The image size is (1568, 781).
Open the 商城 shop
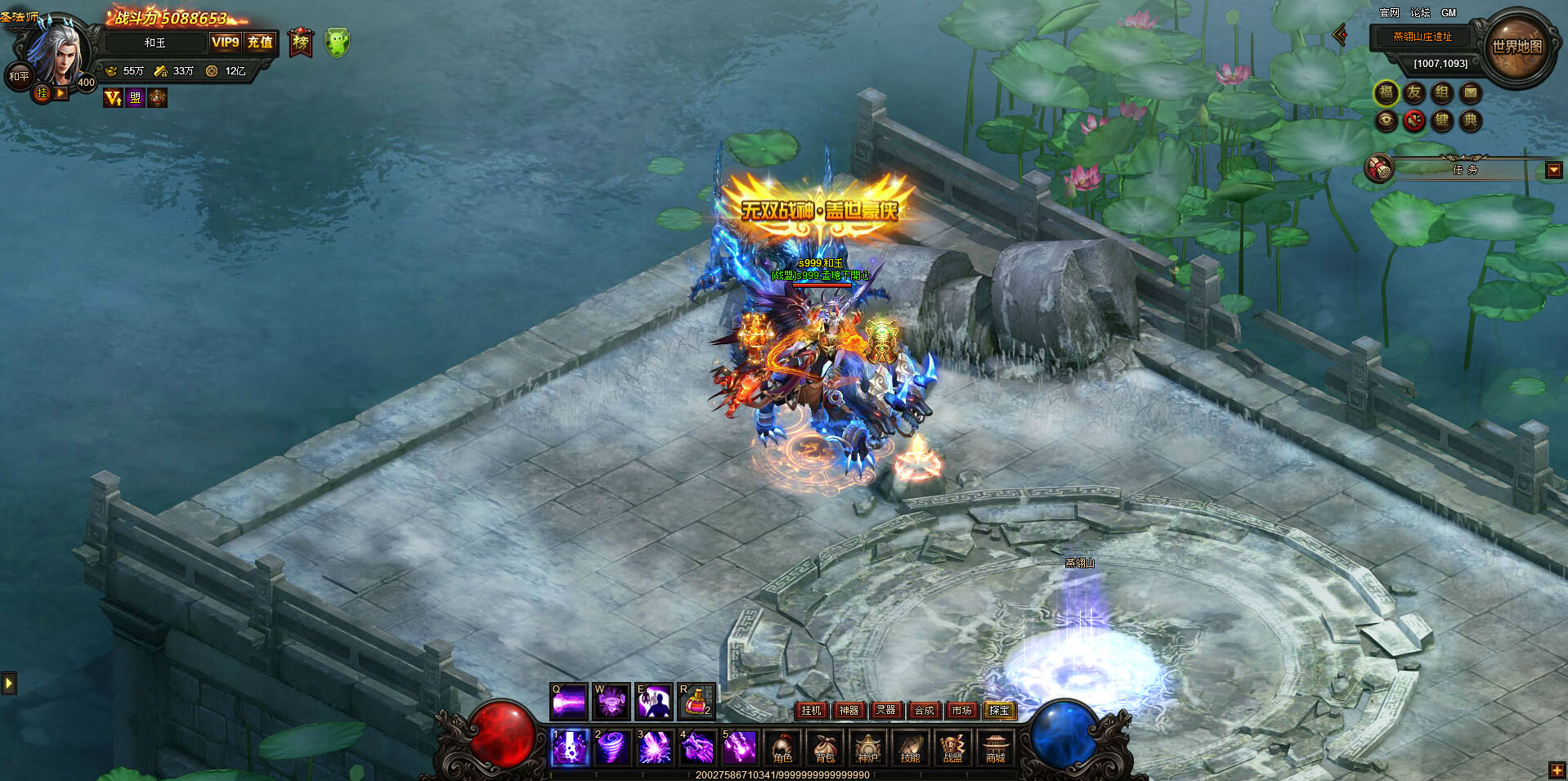(995, 747)
